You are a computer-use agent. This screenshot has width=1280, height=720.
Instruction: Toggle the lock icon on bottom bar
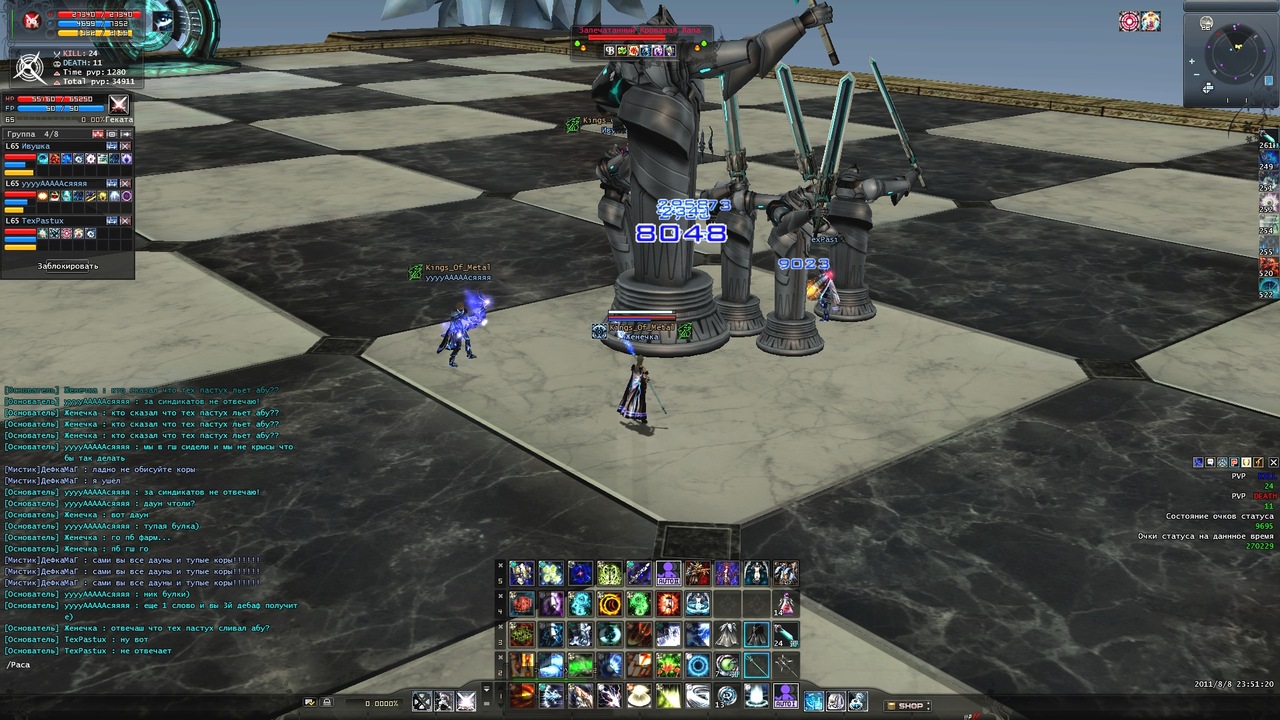[x=326, y=703]
